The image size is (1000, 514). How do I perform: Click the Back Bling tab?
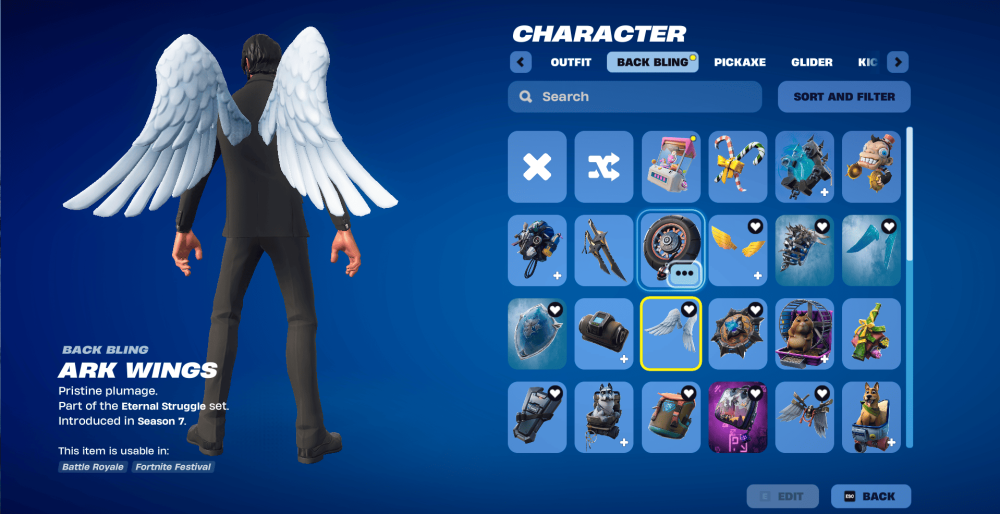[x=652, y=62]
